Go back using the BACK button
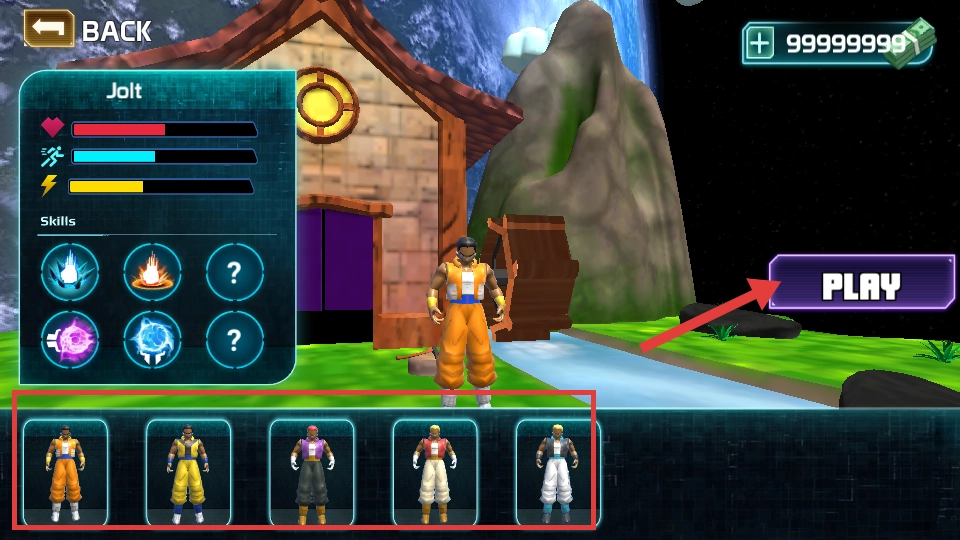Viewport: 960px width, 540px height. click(88, 30)
